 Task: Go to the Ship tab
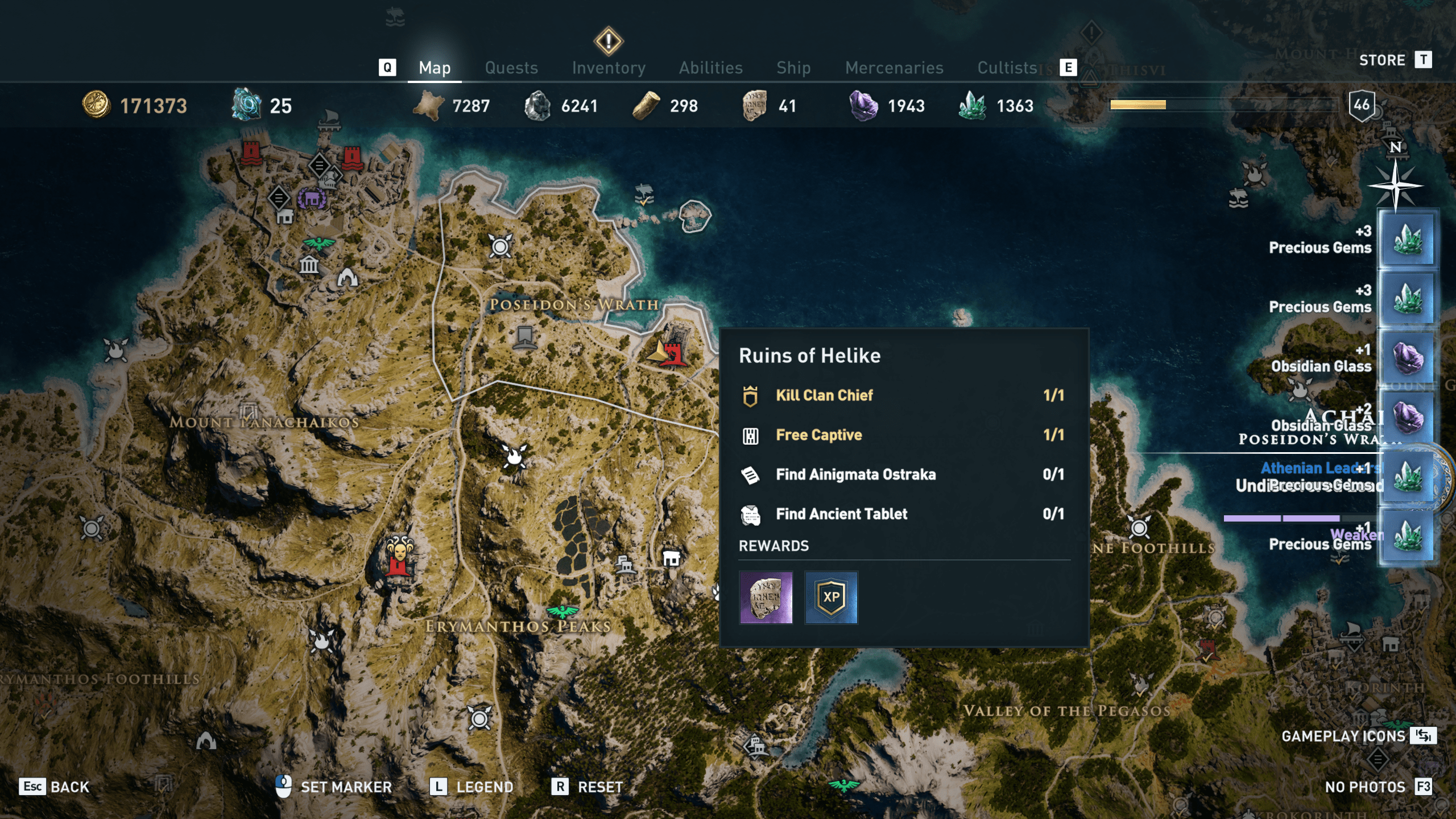[793, 68]
